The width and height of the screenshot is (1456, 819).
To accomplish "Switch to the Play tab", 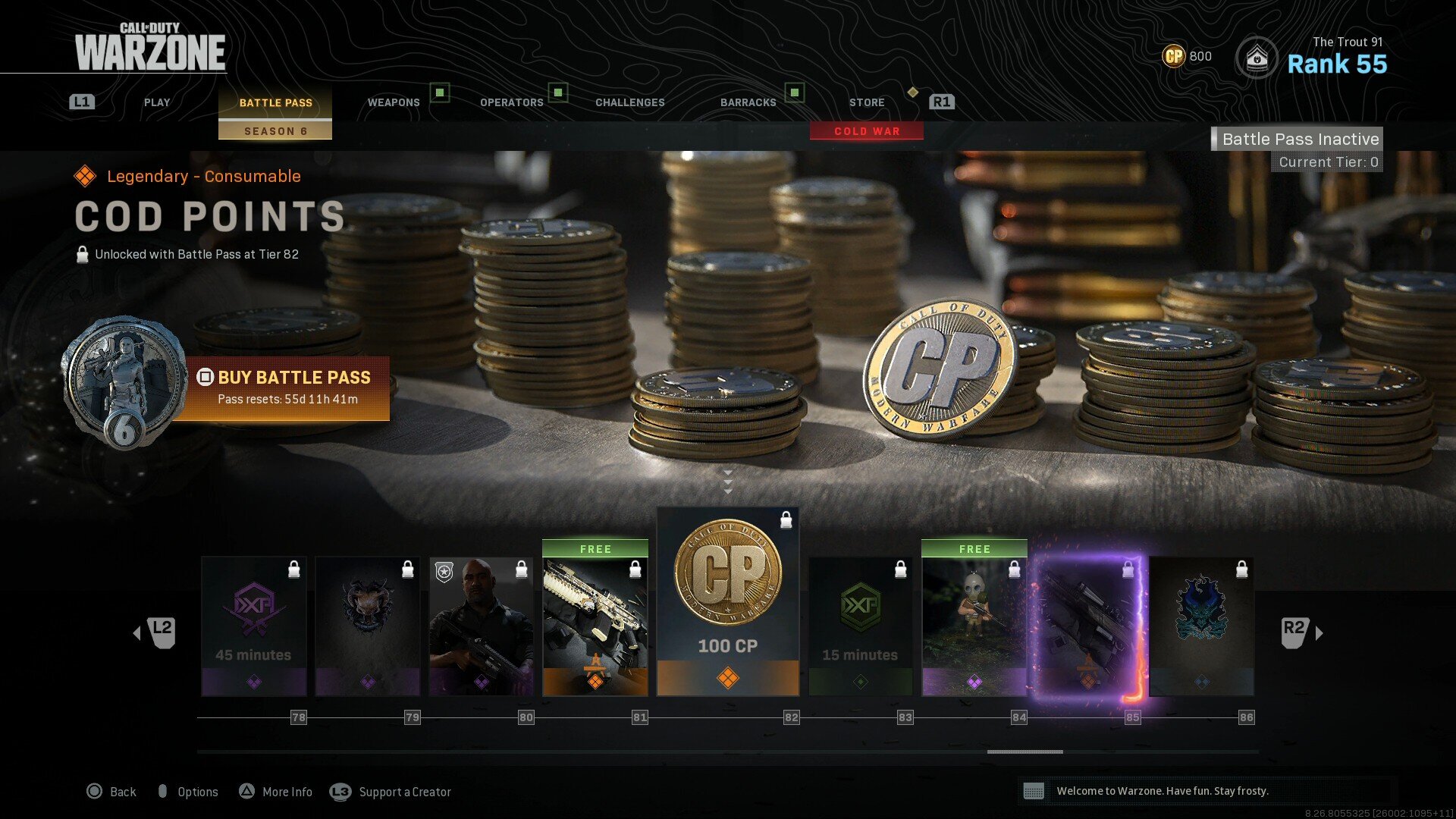I will (x=157, y=102).
